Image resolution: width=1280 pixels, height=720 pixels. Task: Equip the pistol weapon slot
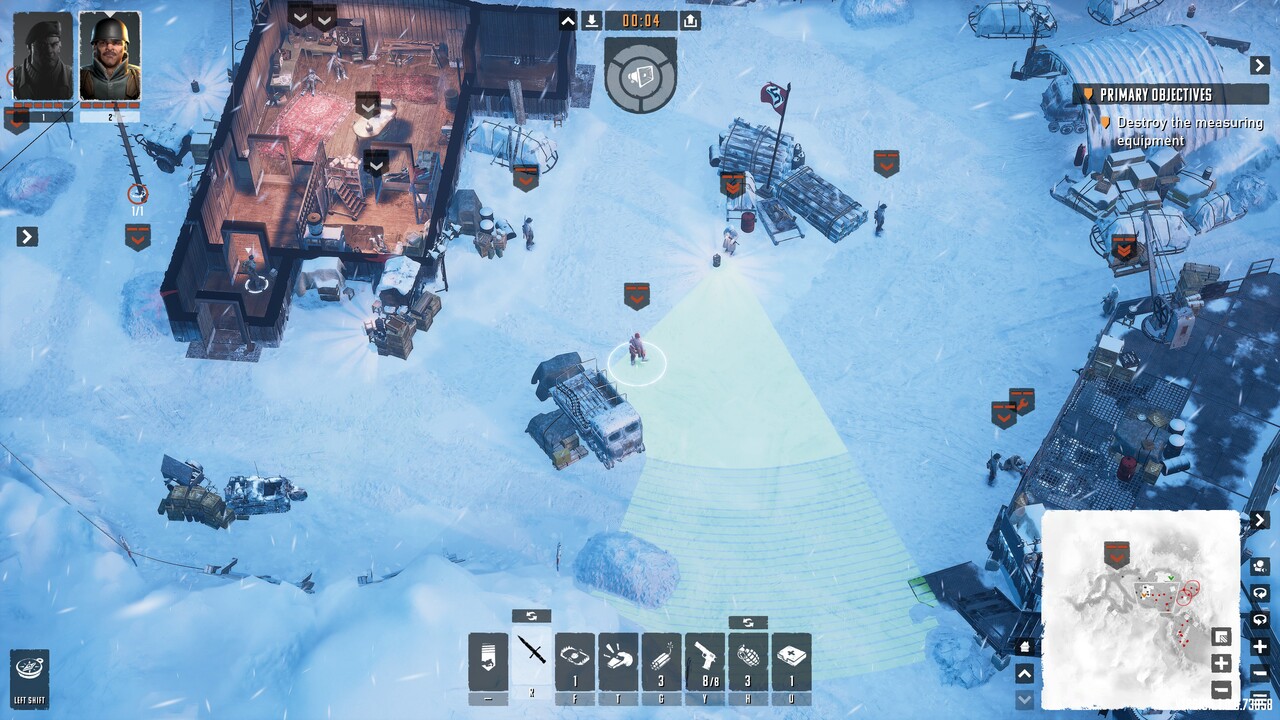point(704,660)
